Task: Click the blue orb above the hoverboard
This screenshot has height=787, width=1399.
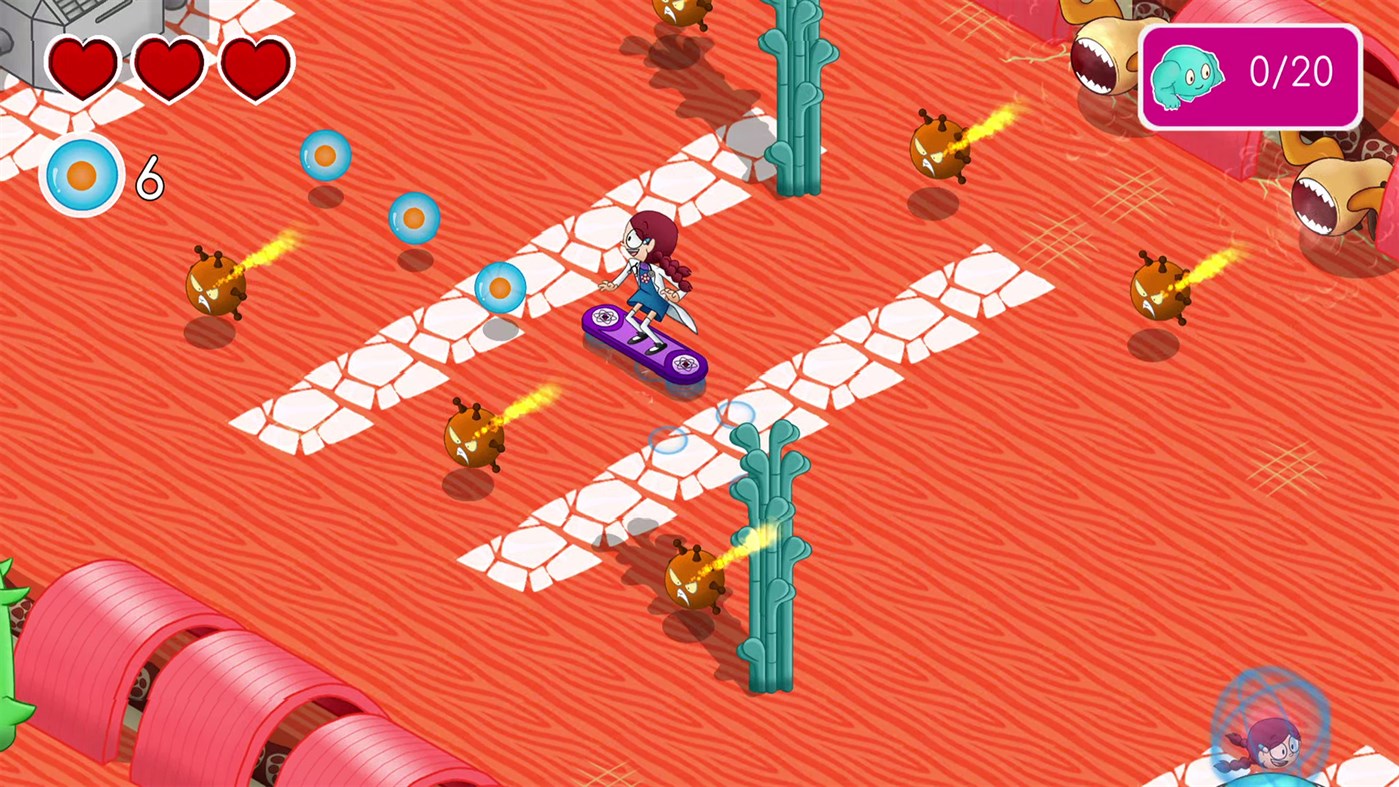Action: (x=500, y=288)
